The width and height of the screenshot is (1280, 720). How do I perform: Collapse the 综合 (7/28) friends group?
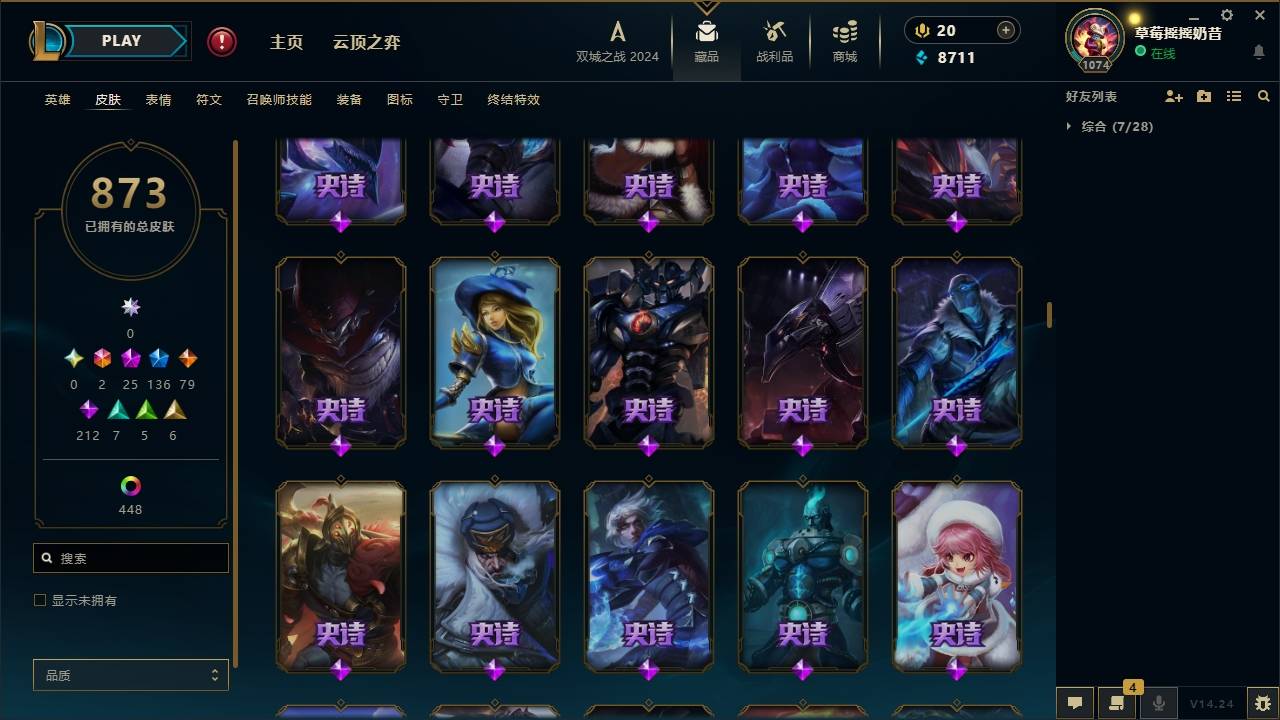(1069, 127)
